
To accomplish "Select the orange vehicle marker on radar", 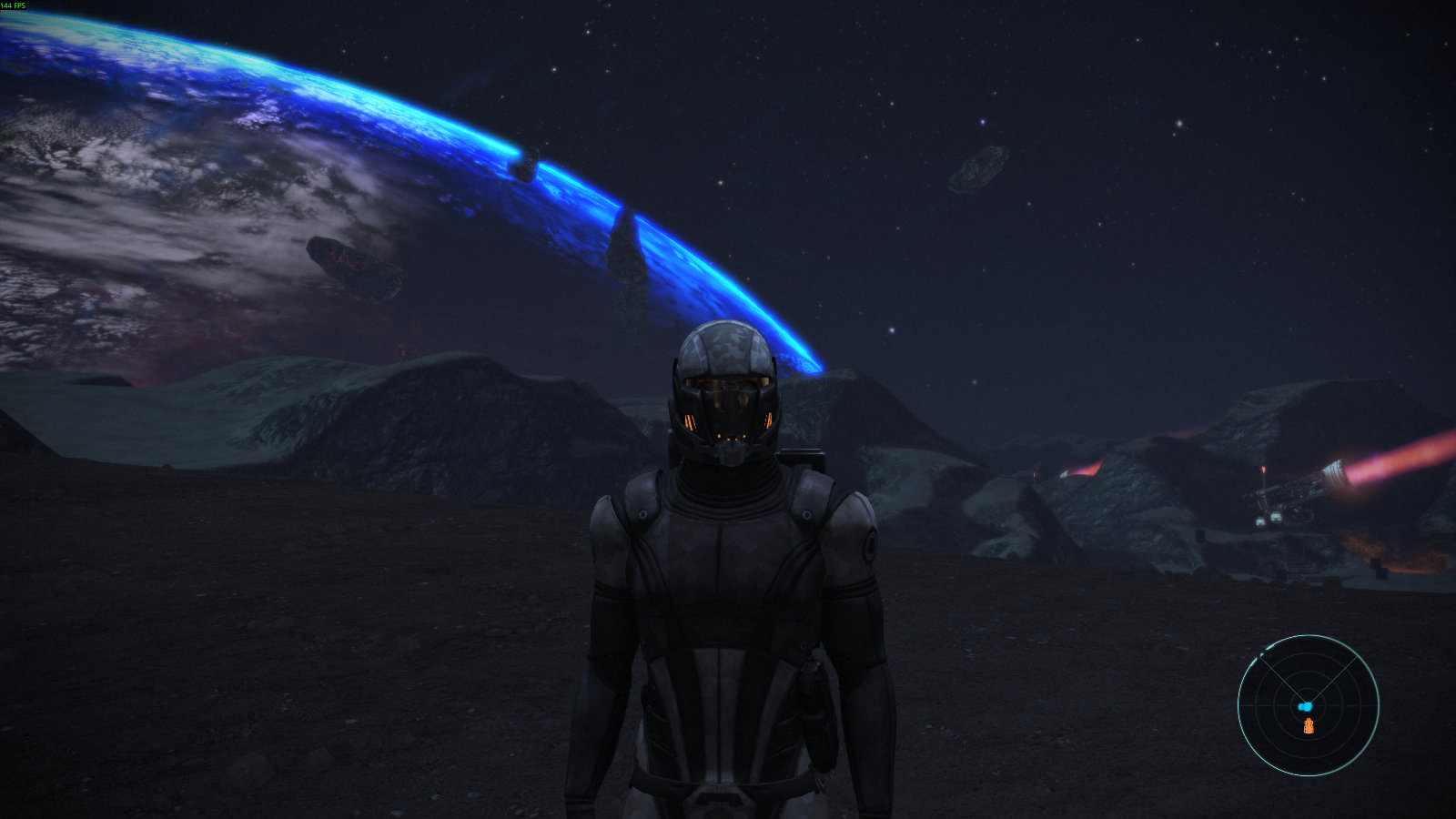I will (x=1309, y=725).
